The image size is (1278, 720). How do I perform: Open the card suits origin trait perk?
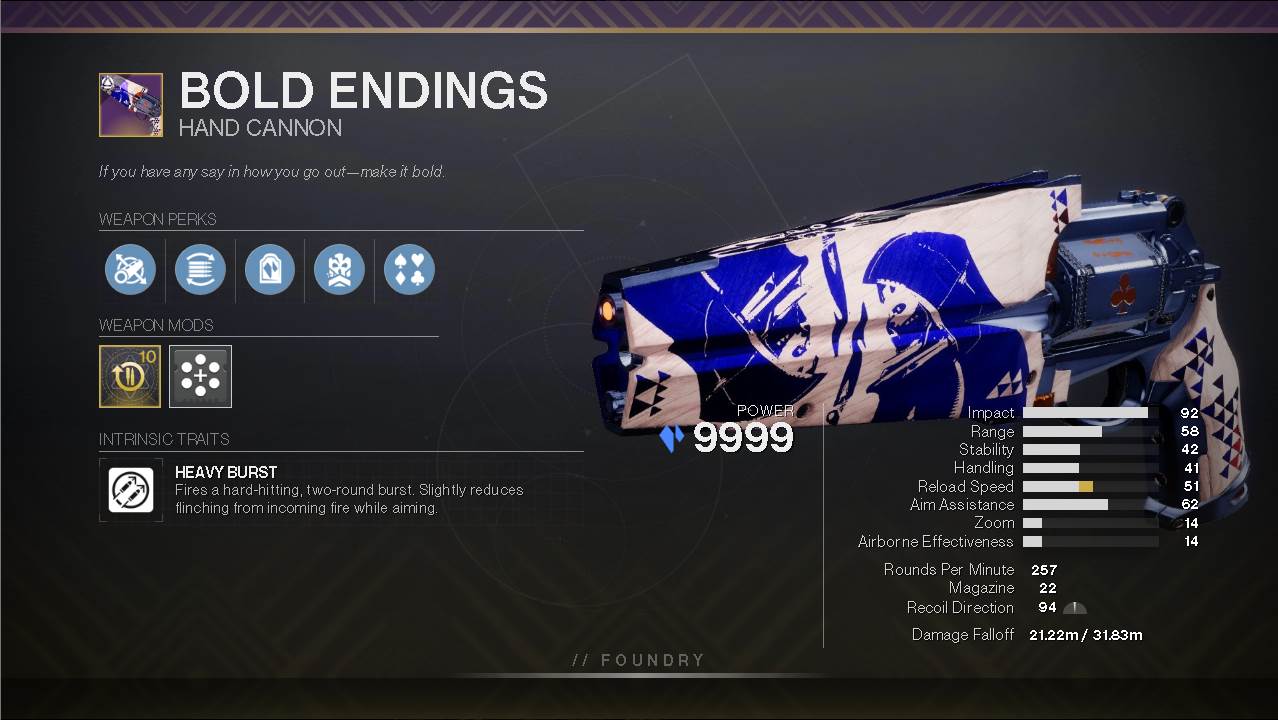409,270
